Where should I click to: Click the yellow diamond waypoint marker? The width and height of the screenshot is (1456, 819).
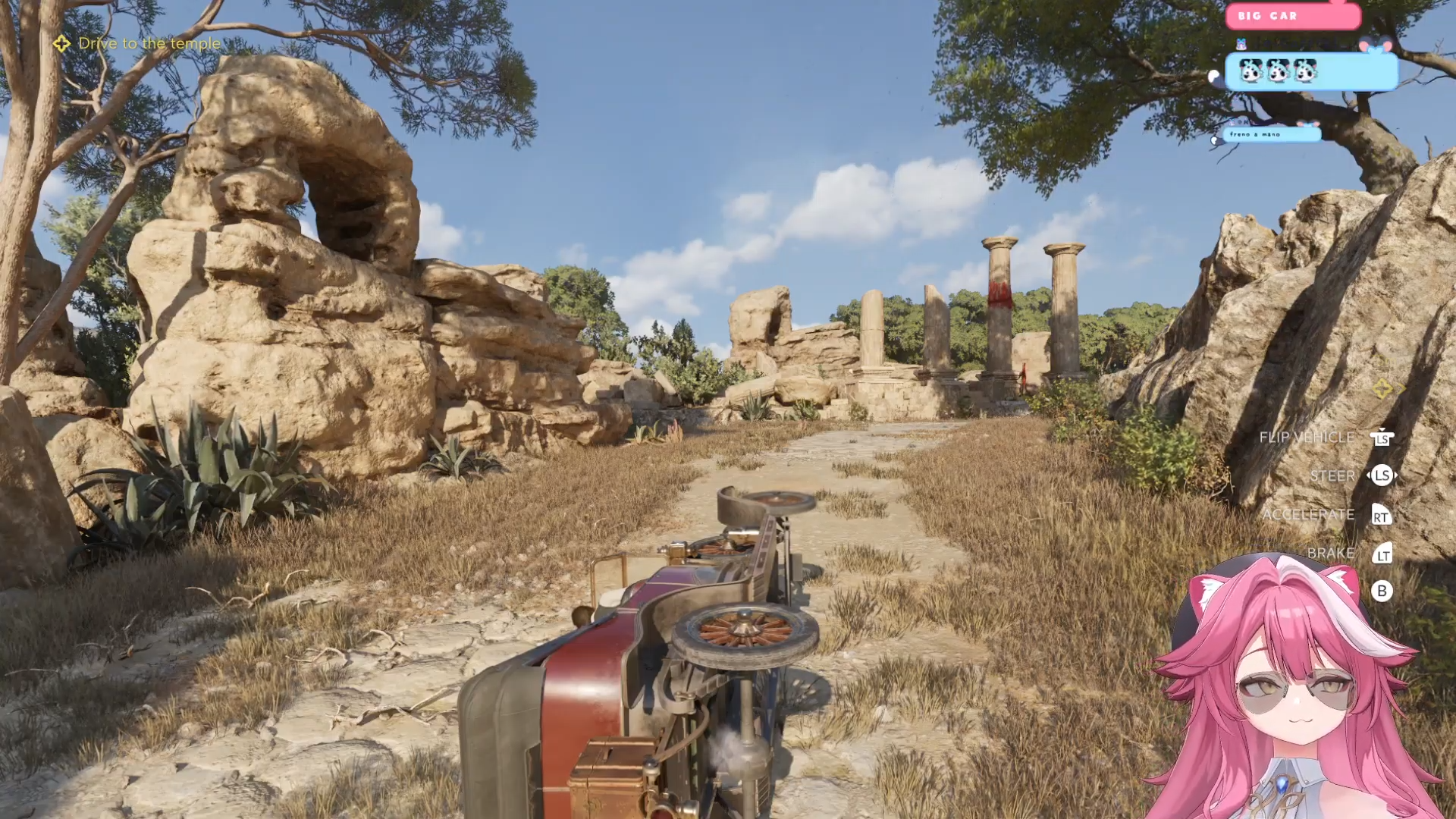[1382, 389]
